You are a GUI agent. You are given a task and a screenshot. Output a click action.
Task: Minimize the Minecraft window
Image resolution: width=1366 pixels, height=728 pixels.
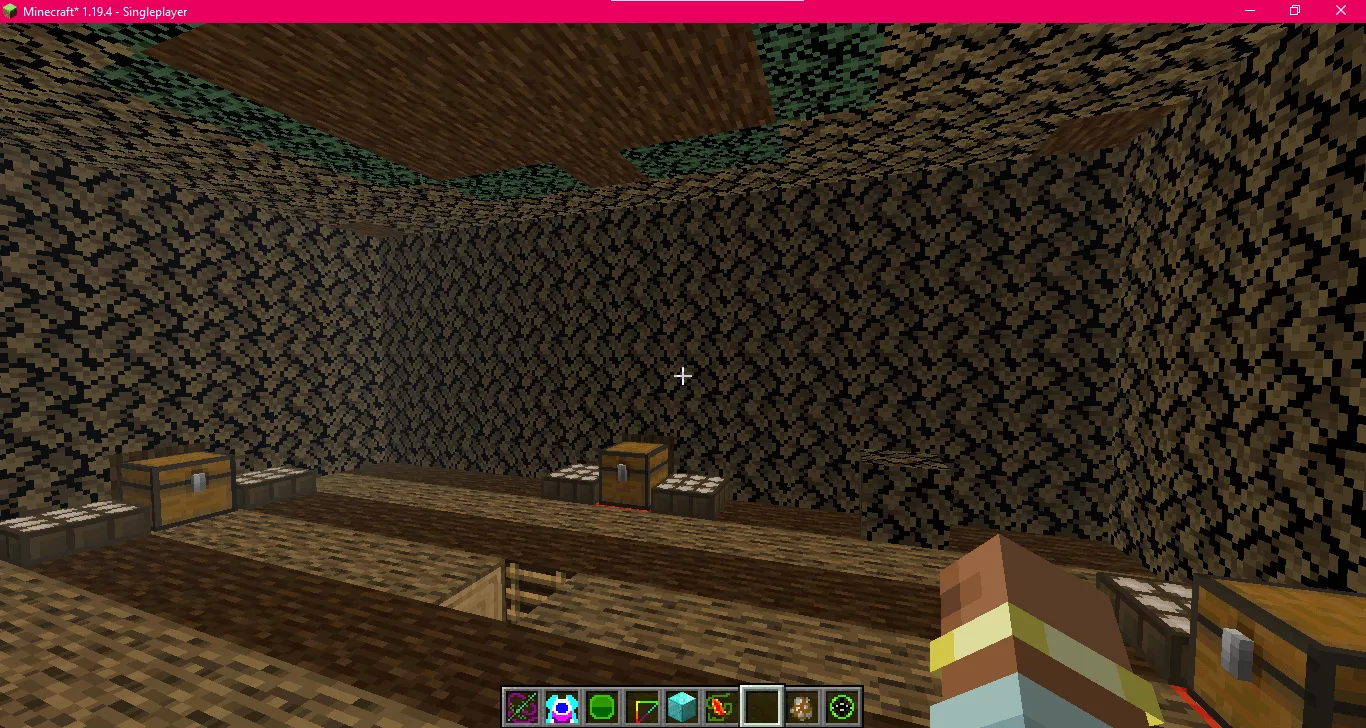coord(1249,10)
